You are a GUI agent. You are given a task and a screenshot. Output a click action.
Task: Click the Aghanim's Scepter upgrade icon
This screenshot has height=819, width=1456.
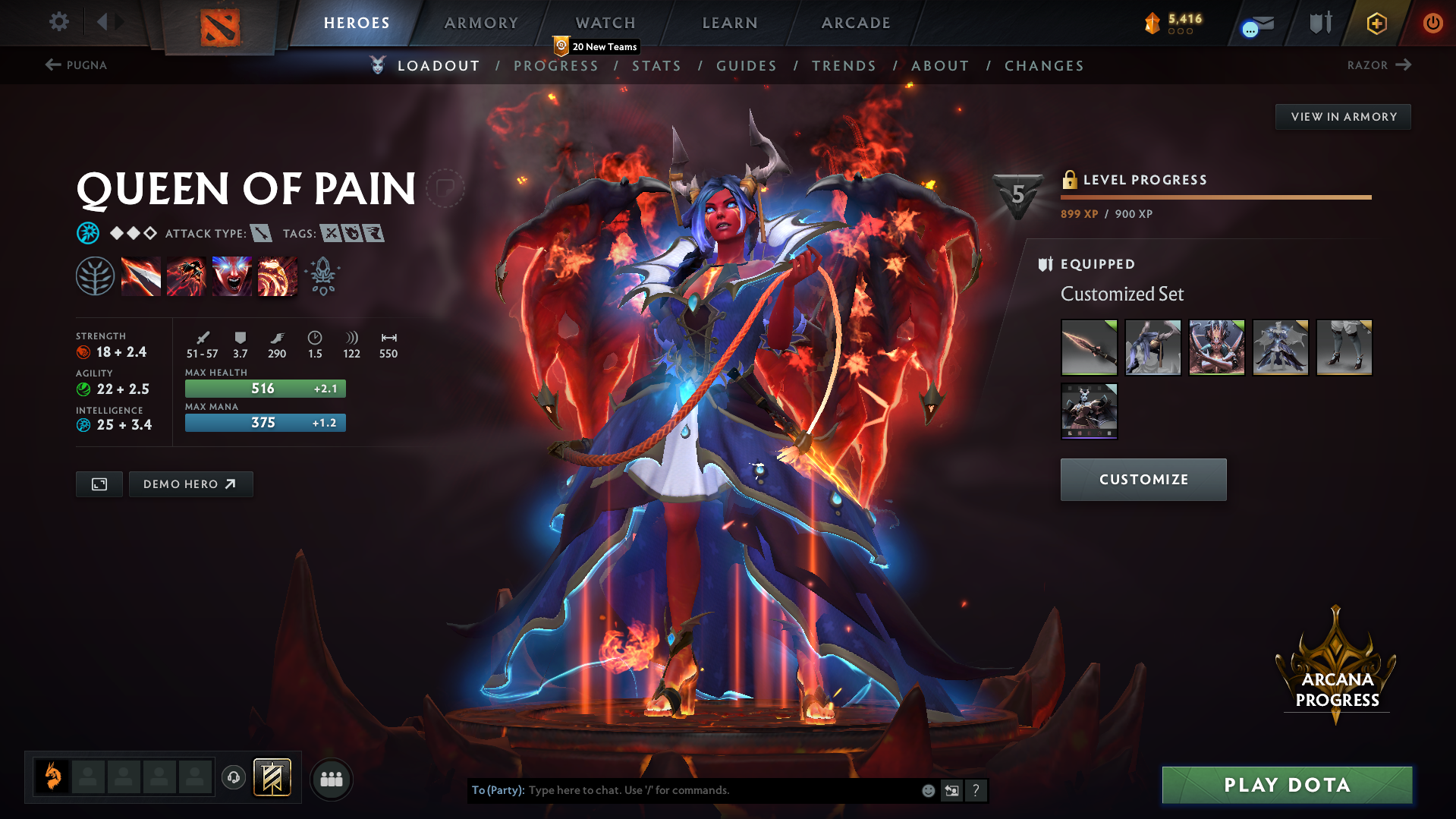(322, 275)
